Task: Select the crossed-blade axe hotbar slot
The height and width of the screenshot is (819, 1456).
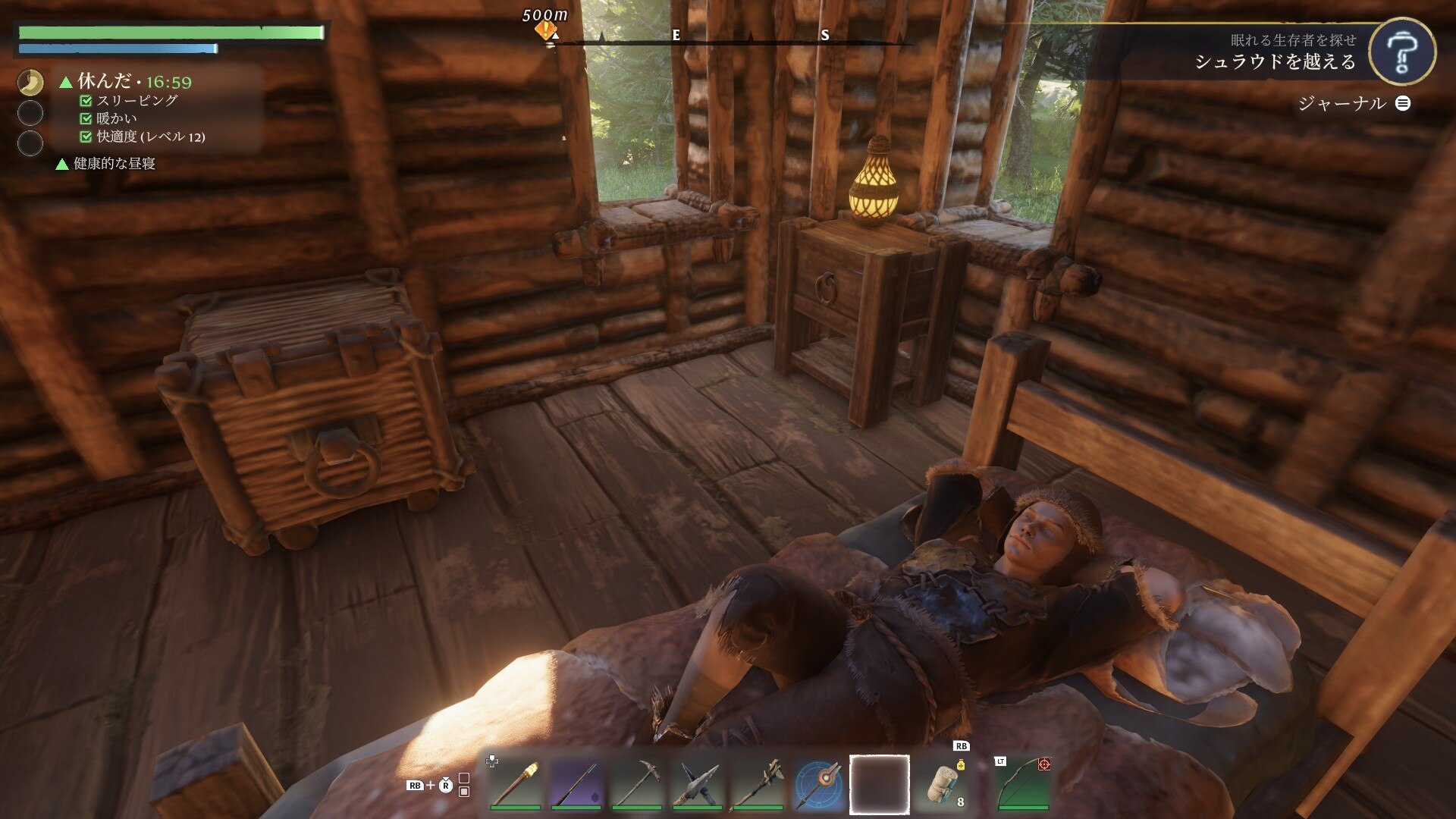Action: tap(697, 784)
